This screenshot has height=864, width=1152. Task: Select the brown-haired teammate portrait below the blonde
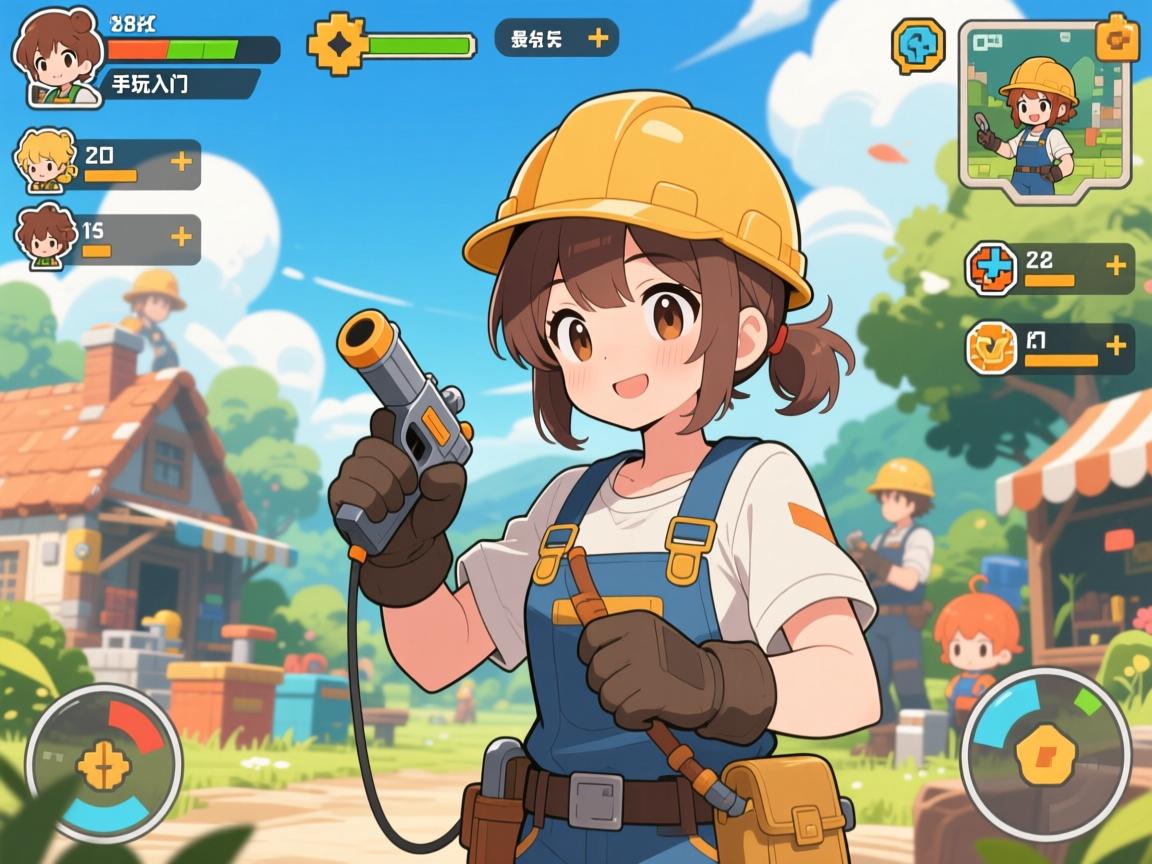pos(46,237)
